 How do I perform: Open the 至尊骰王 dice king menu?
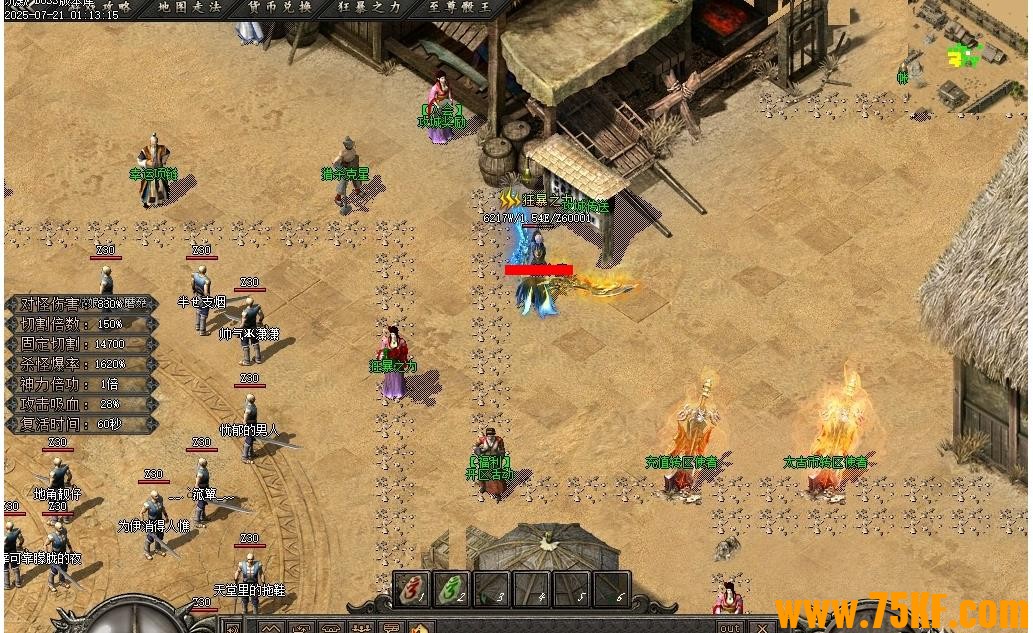tap(459, 7)
